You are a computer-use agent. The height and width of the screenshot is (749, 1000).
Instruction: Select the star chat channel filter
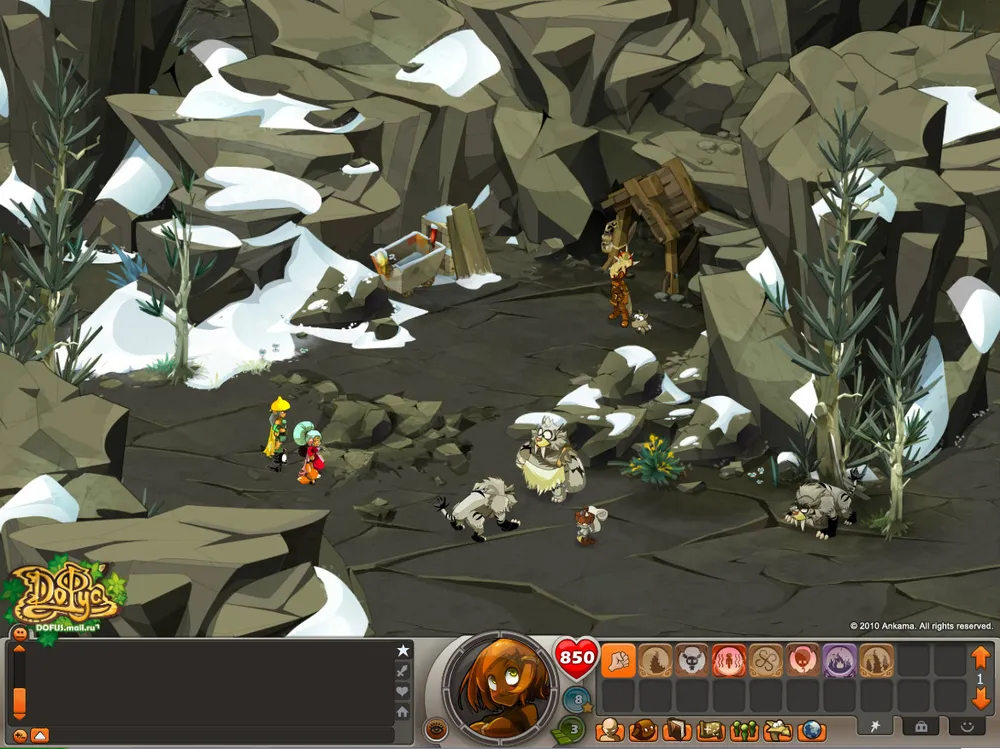[403, 651]
